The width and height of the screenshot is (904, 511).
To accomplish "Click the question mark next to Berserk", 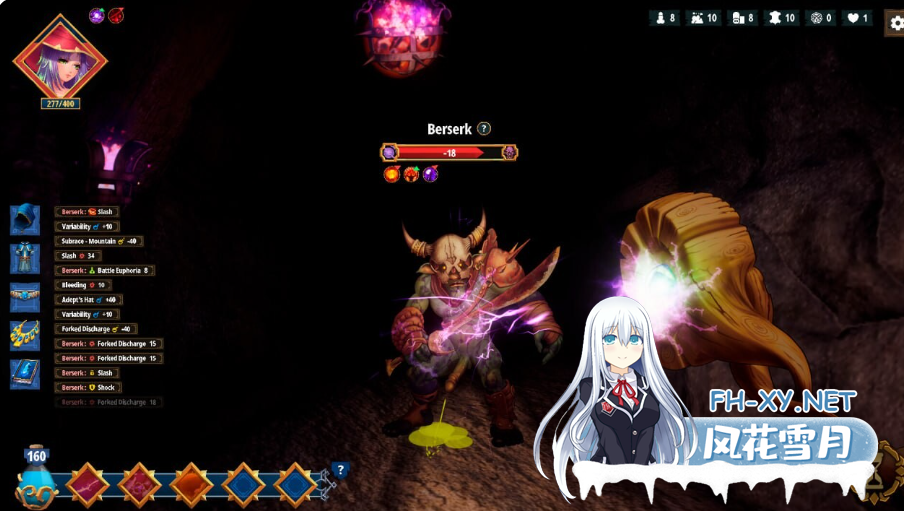I will 484,129.
